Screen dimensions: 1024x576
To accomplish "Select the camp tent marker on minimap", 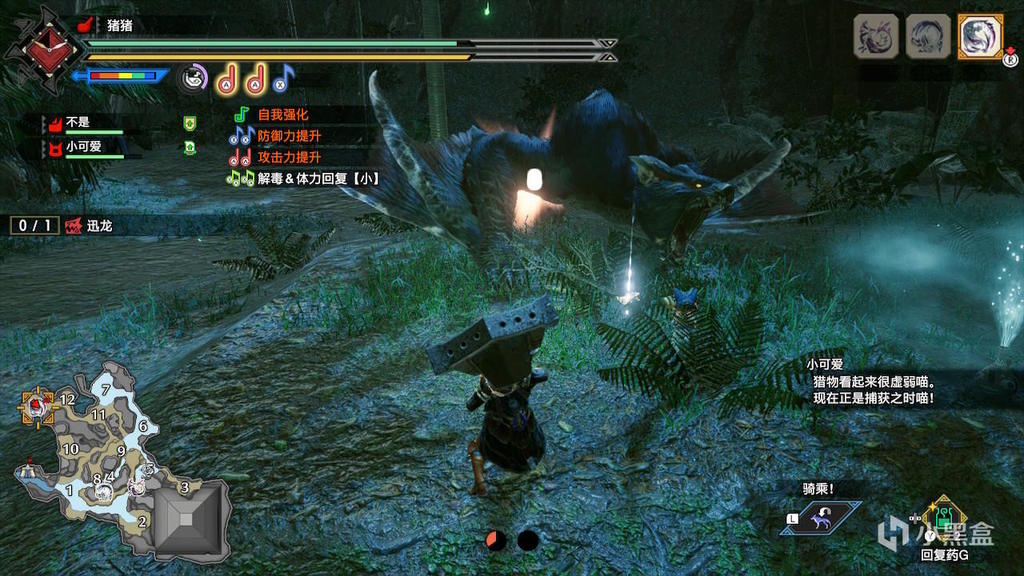I will tap(25, 468).
